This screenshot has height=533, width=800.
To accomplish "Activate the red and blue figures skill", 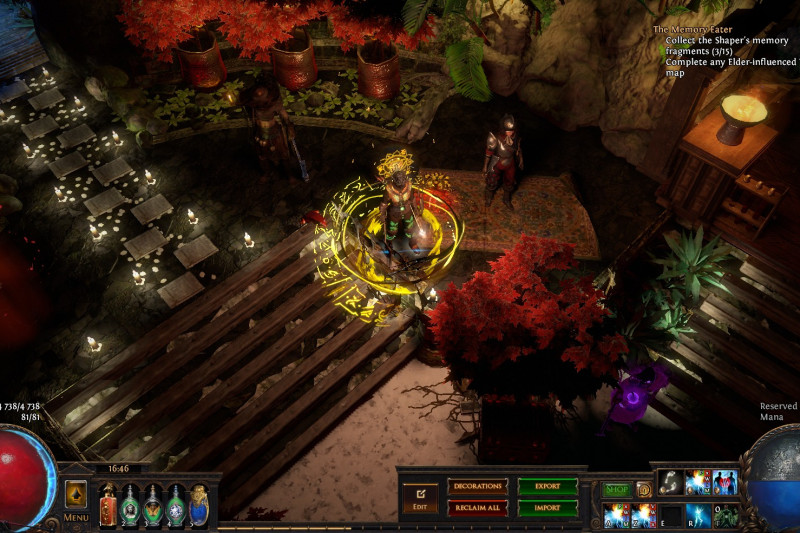I will 724,482.
